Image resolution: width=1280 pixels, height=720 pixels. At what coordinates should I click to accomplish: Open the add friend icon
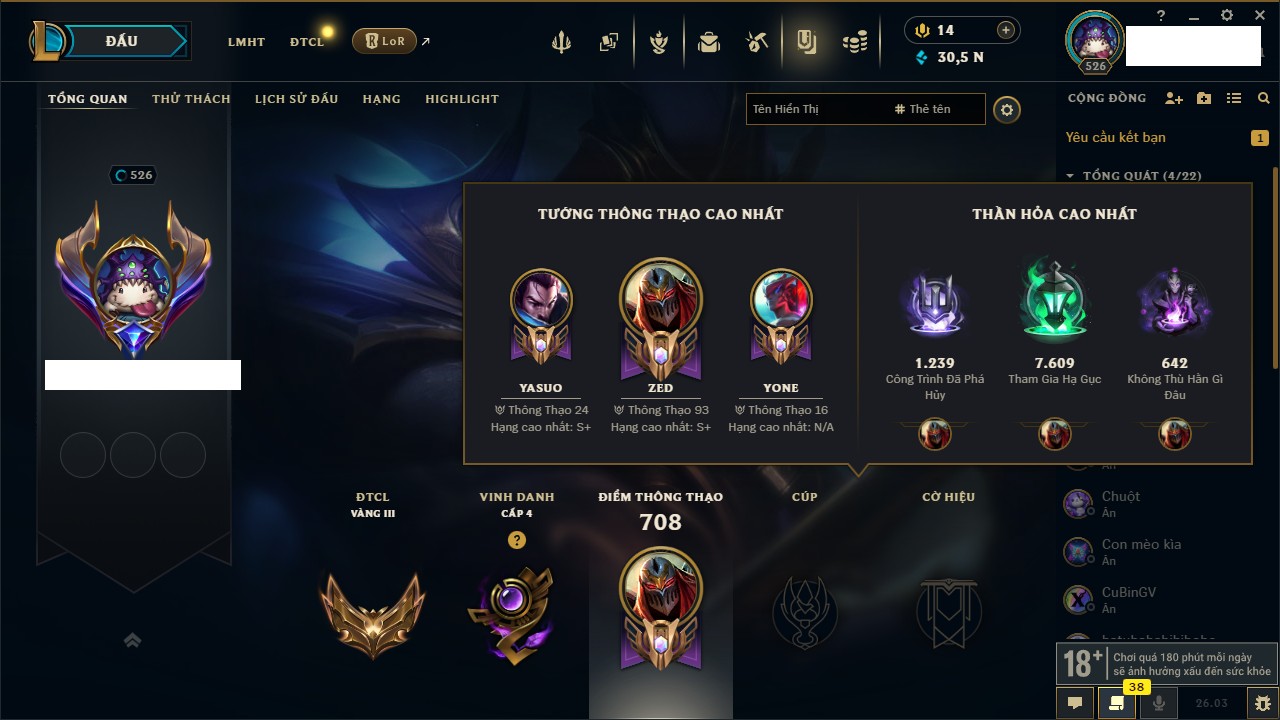tap(1174, 98)
